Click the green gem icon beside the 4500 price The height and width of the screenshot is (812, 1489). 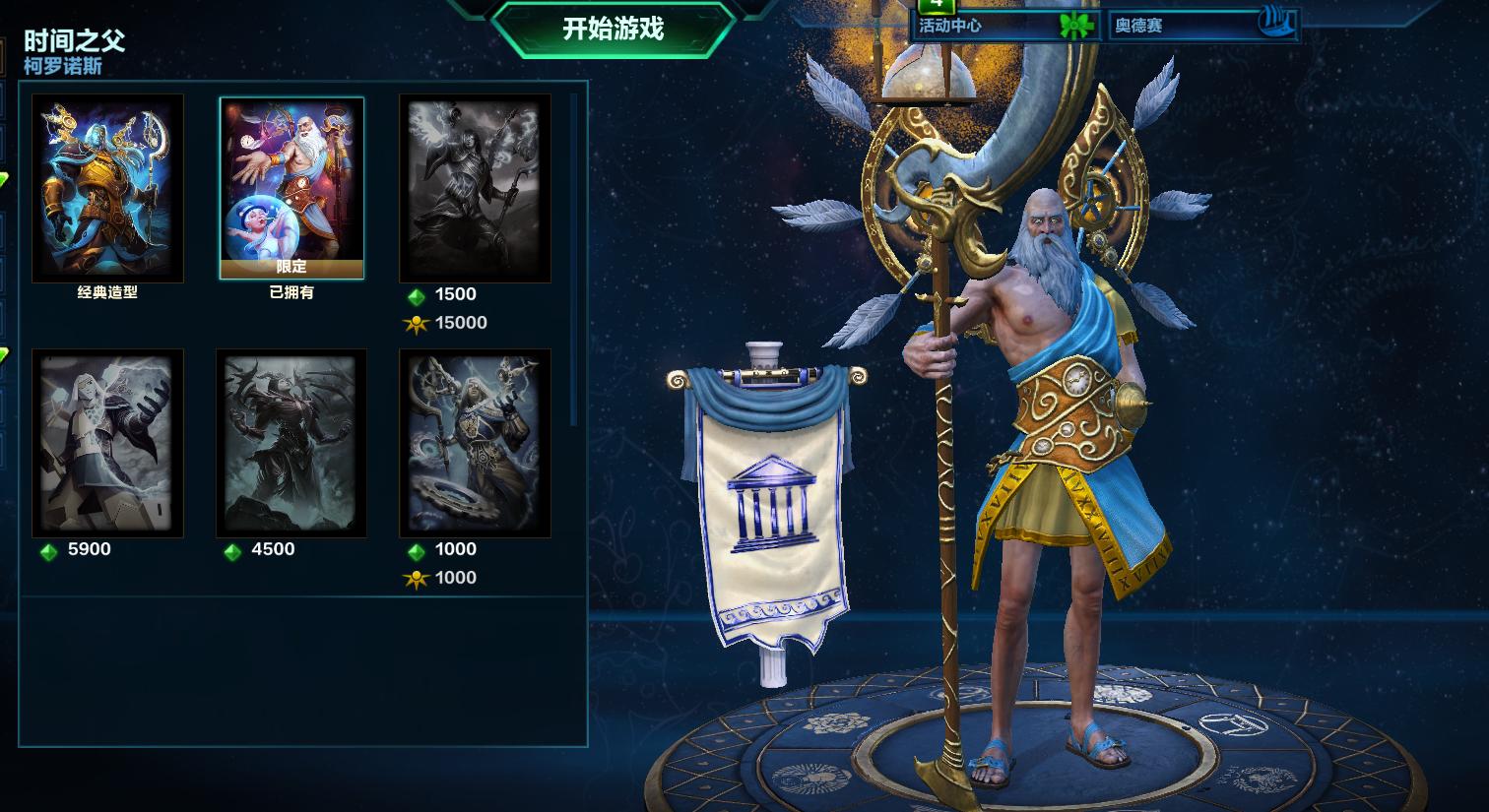pyautogui.click(x=232, y=549)
